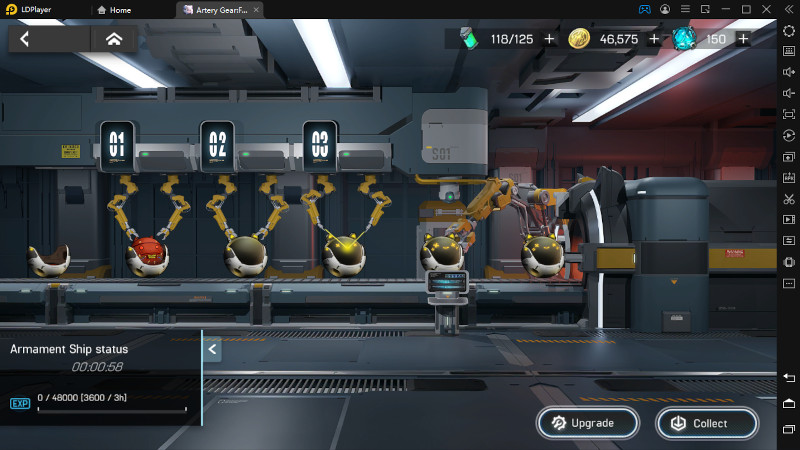Switch to the LDPlayer Home tab
The height and width of the screenshot is (450, 800).
(114, 9)
